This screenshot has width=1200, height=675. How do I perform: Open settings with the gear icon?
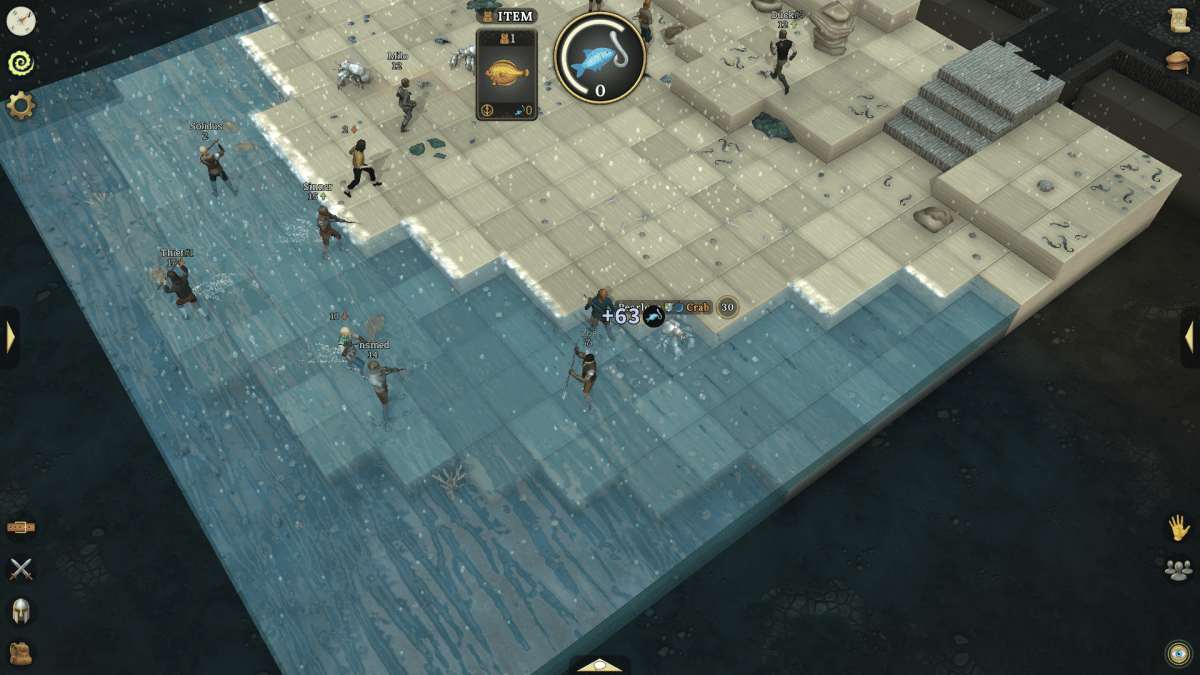click(x=20, y=105)
